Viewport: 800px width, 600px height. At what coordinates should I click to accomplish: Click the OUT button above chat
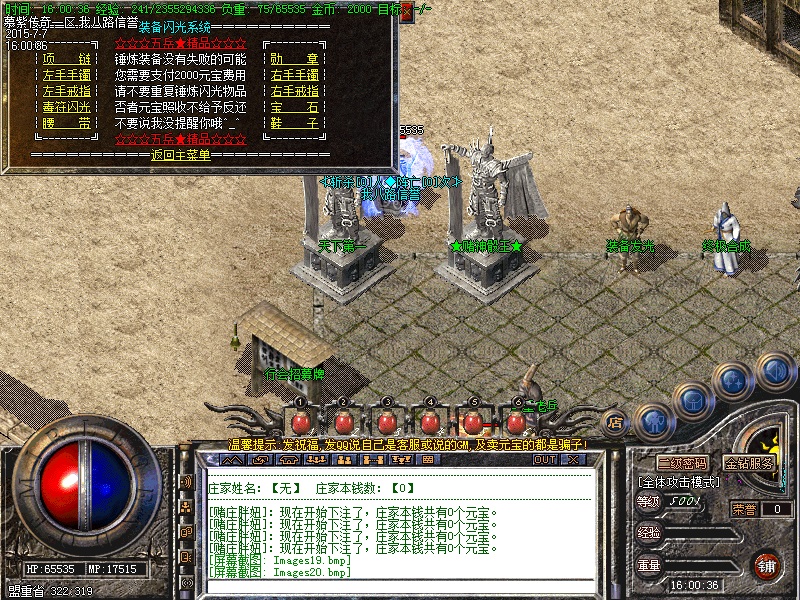tap(544, 460)
